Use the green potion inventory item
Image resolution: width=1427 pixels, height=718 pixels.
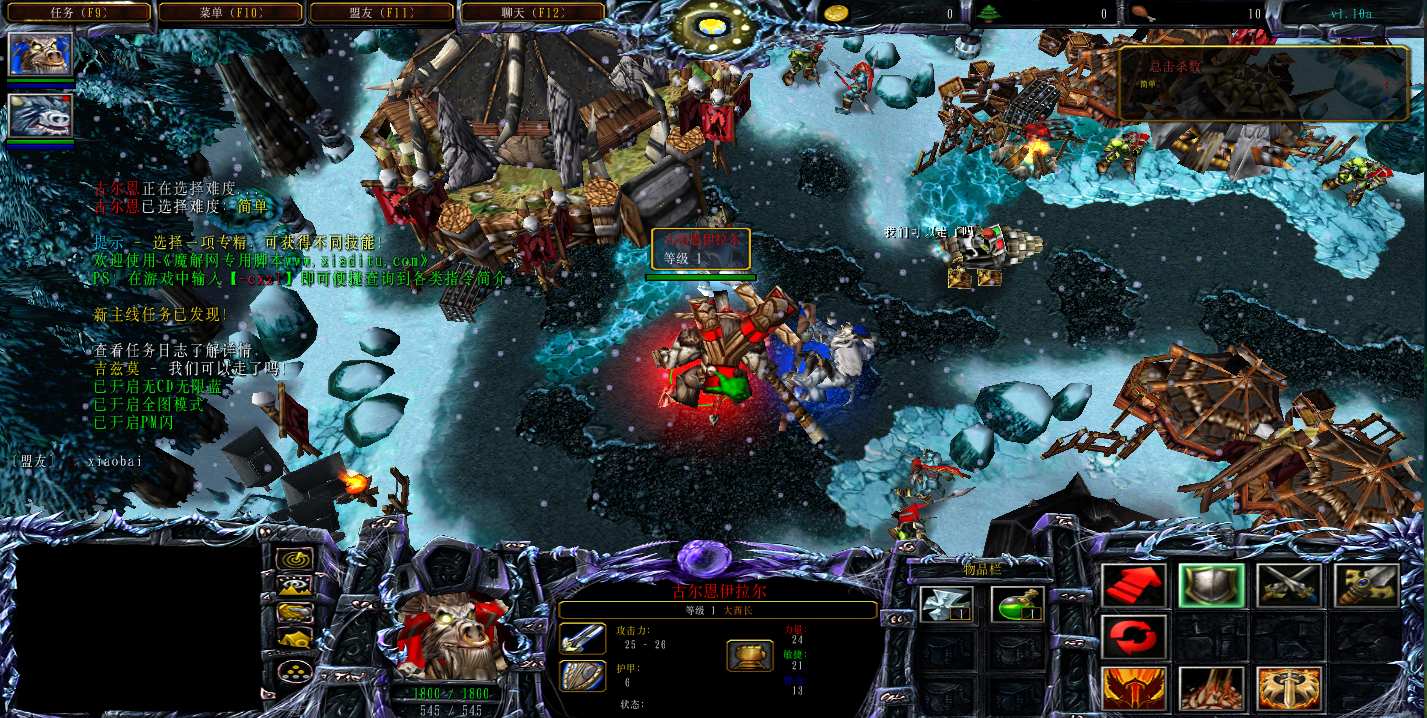[x=1017, y=603]
